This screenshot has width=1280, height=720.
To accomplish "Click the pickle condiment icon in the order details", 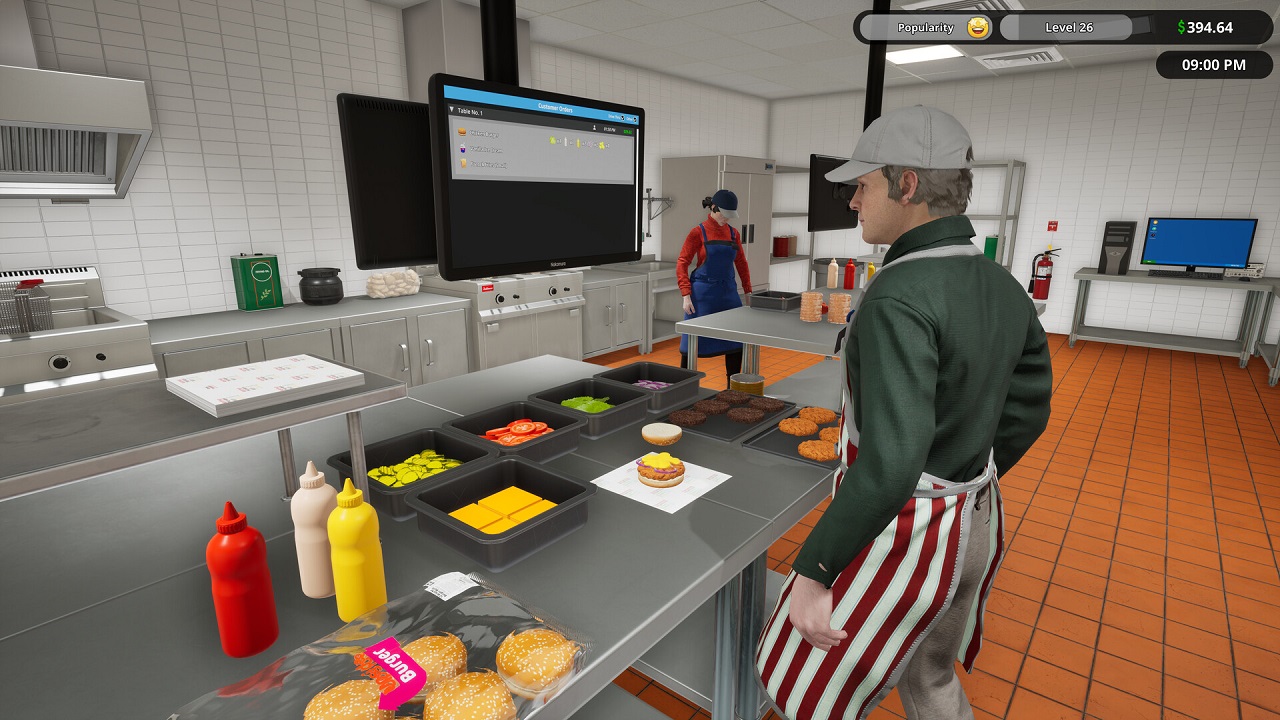I will (x=552, y=142).
